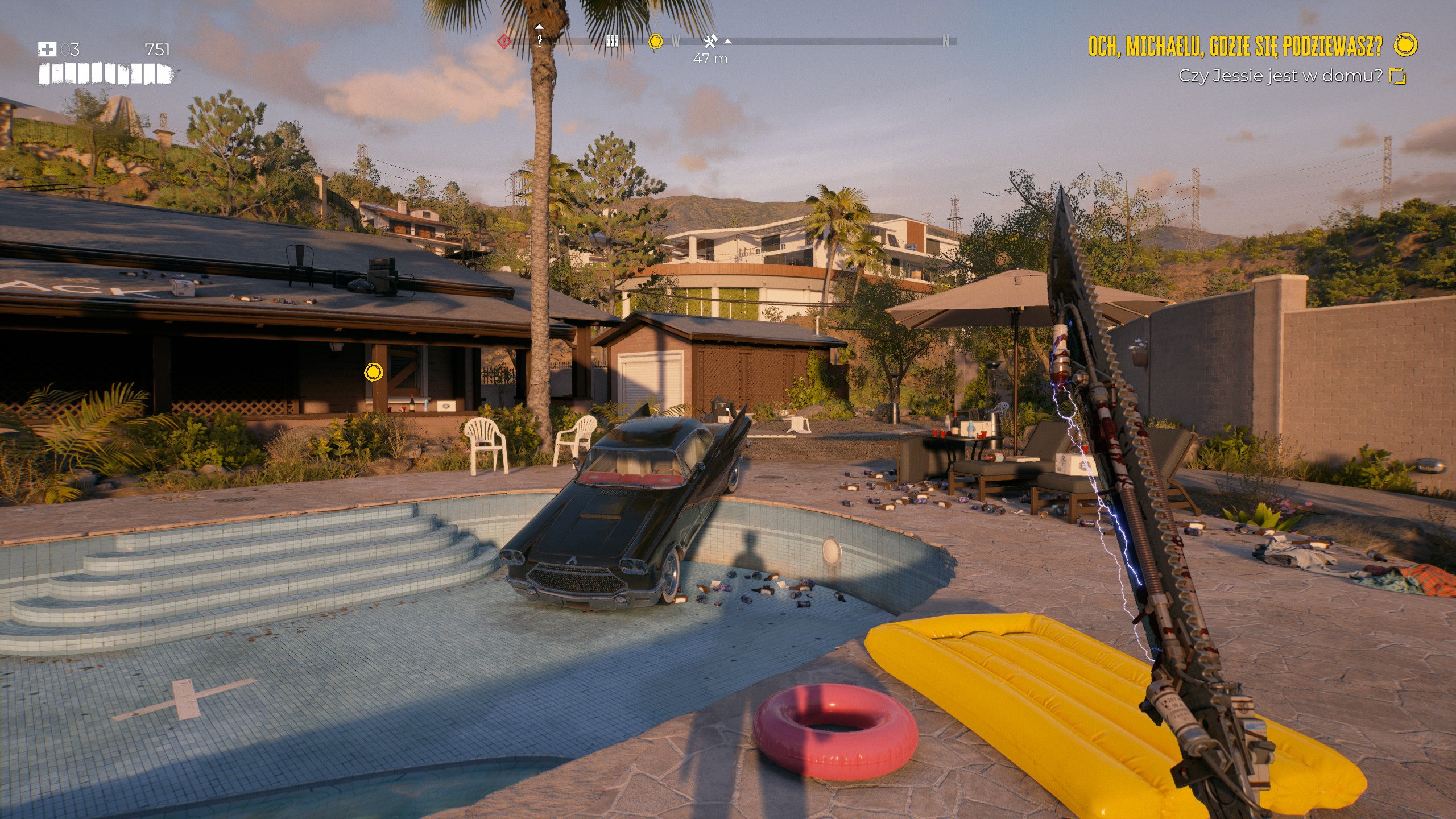Screen dimensions: 1456x819
Task: Select the yellow quest marker on the compass
Action: click(x=655, y=41)
